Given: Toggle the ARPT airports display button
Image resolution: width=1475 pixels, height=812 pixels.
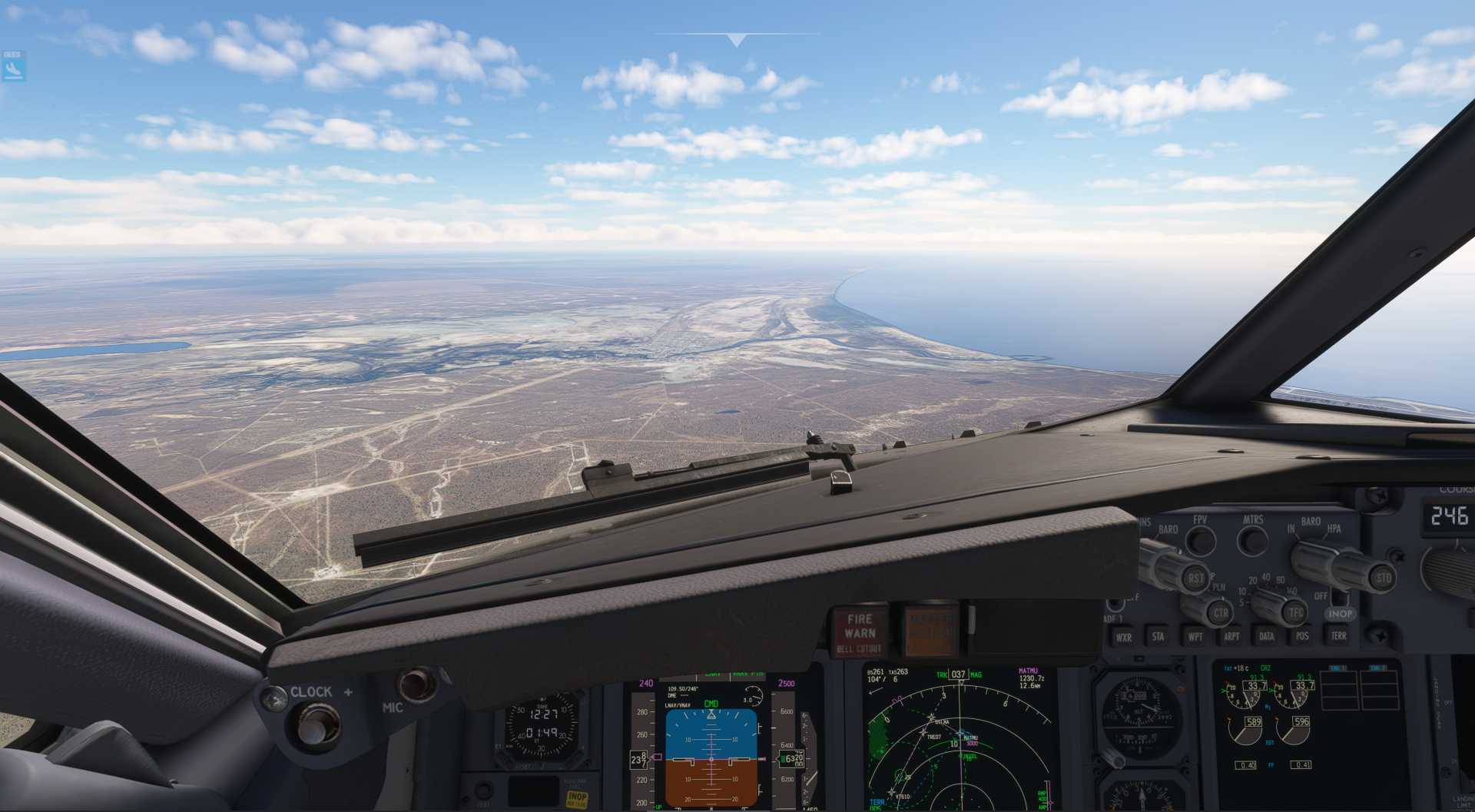Looking at the screenshot, I should [x=1231, y=636].
